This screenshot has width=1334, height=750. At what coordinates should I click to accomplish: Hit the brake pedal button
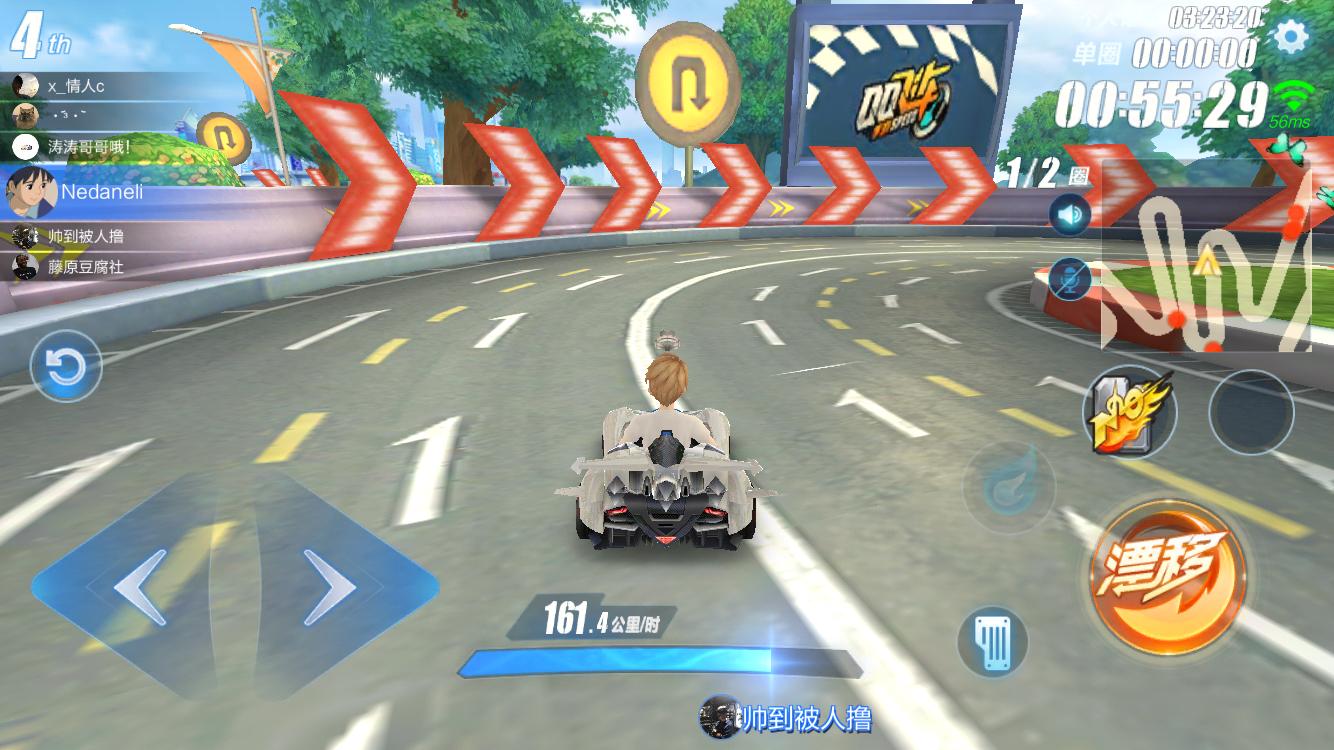(992, 641)
